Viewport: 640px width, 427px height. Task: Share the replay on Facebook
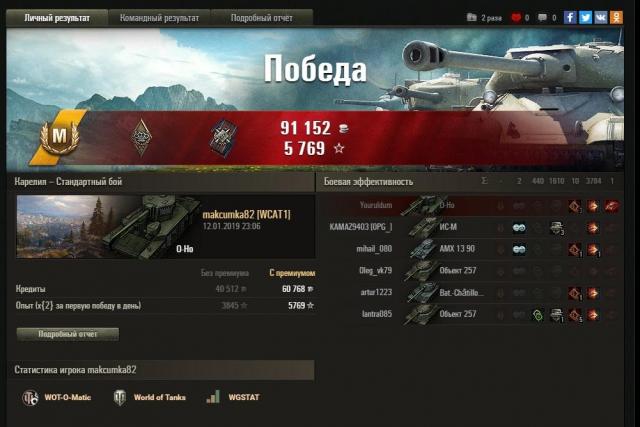570,17
